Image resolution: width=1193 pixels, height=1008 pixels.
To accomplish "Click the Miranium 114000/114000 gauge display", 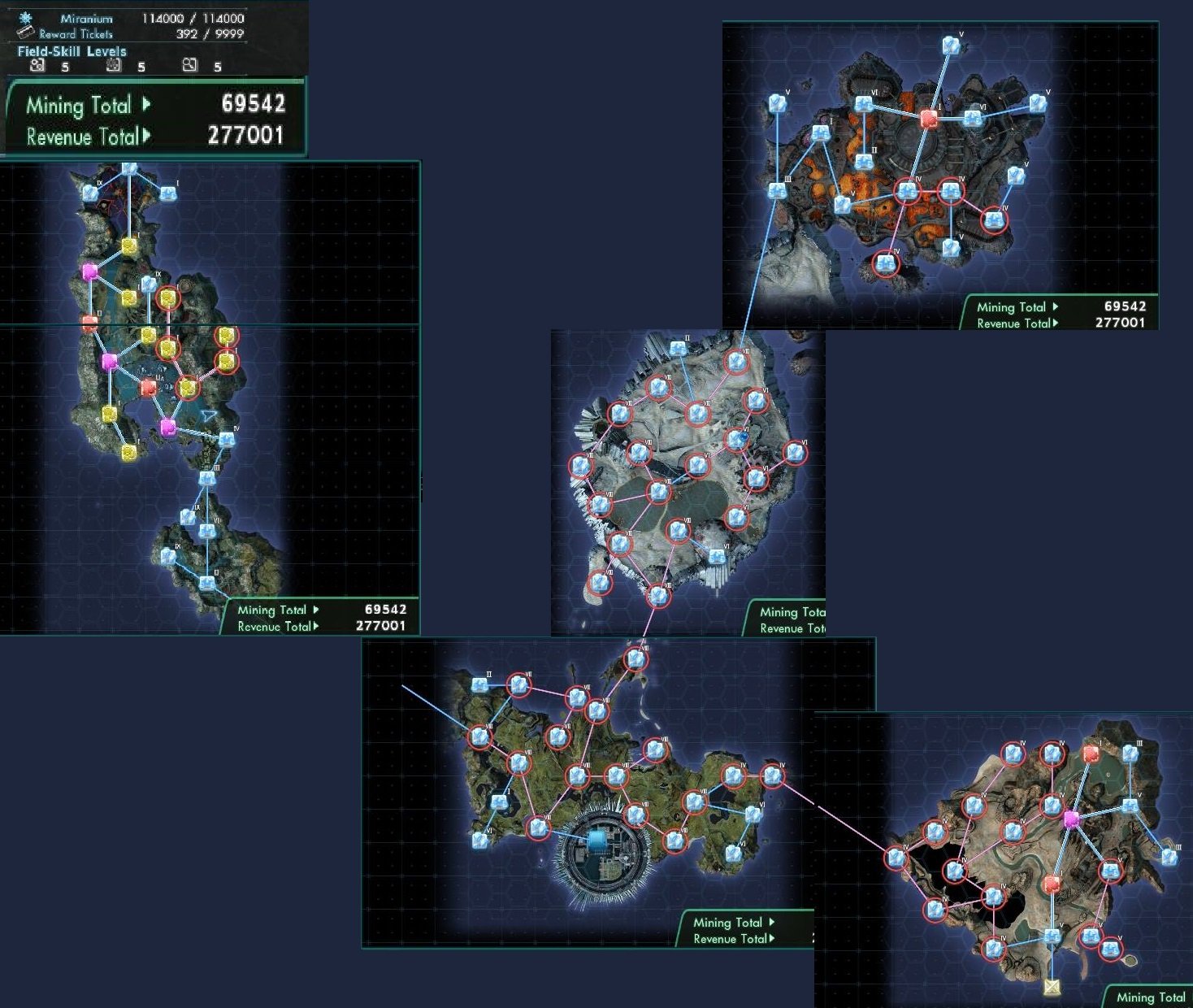I will point(193,19).
